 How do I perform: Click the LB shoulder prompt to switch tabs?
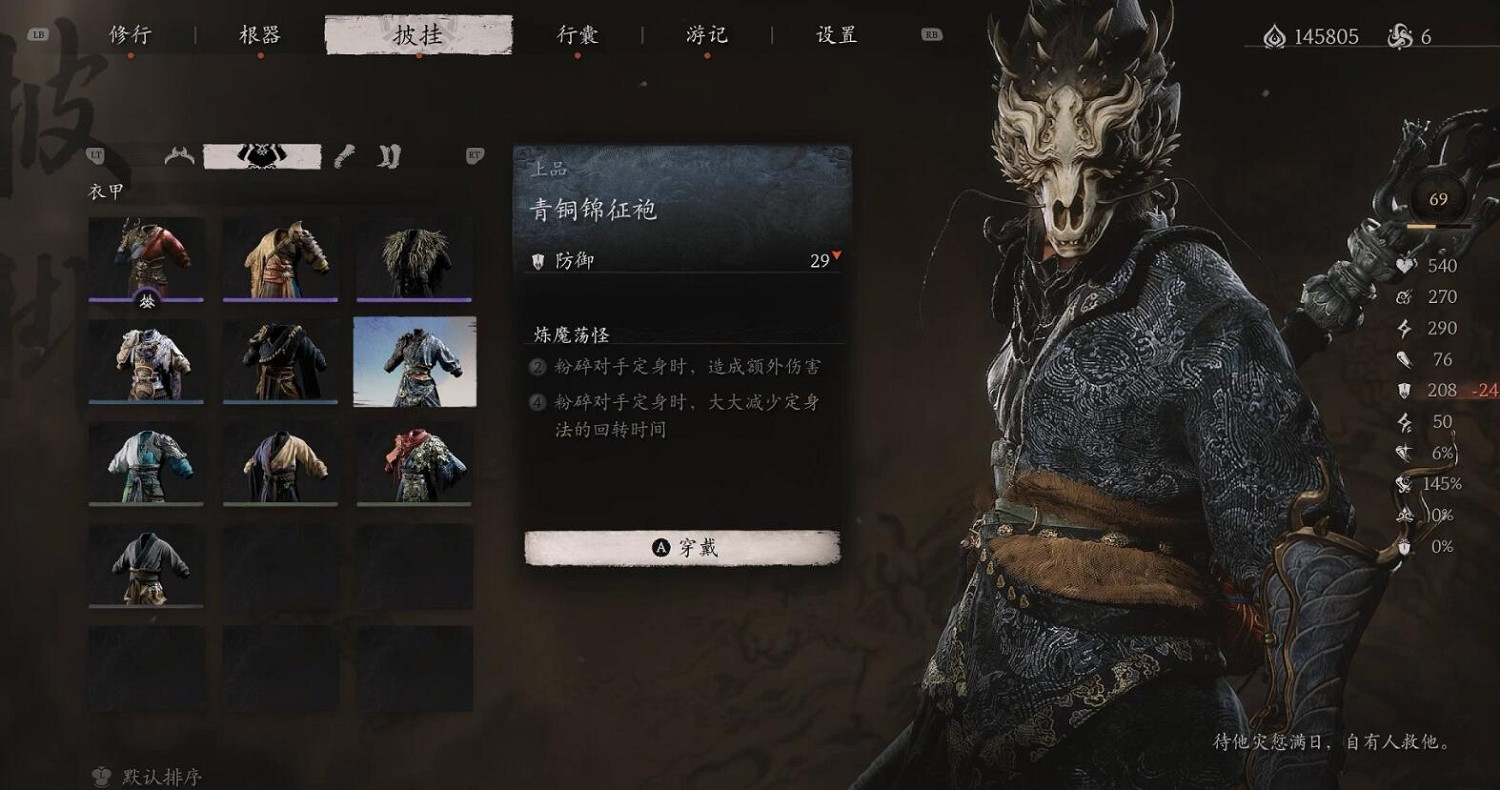coord(38,33)
